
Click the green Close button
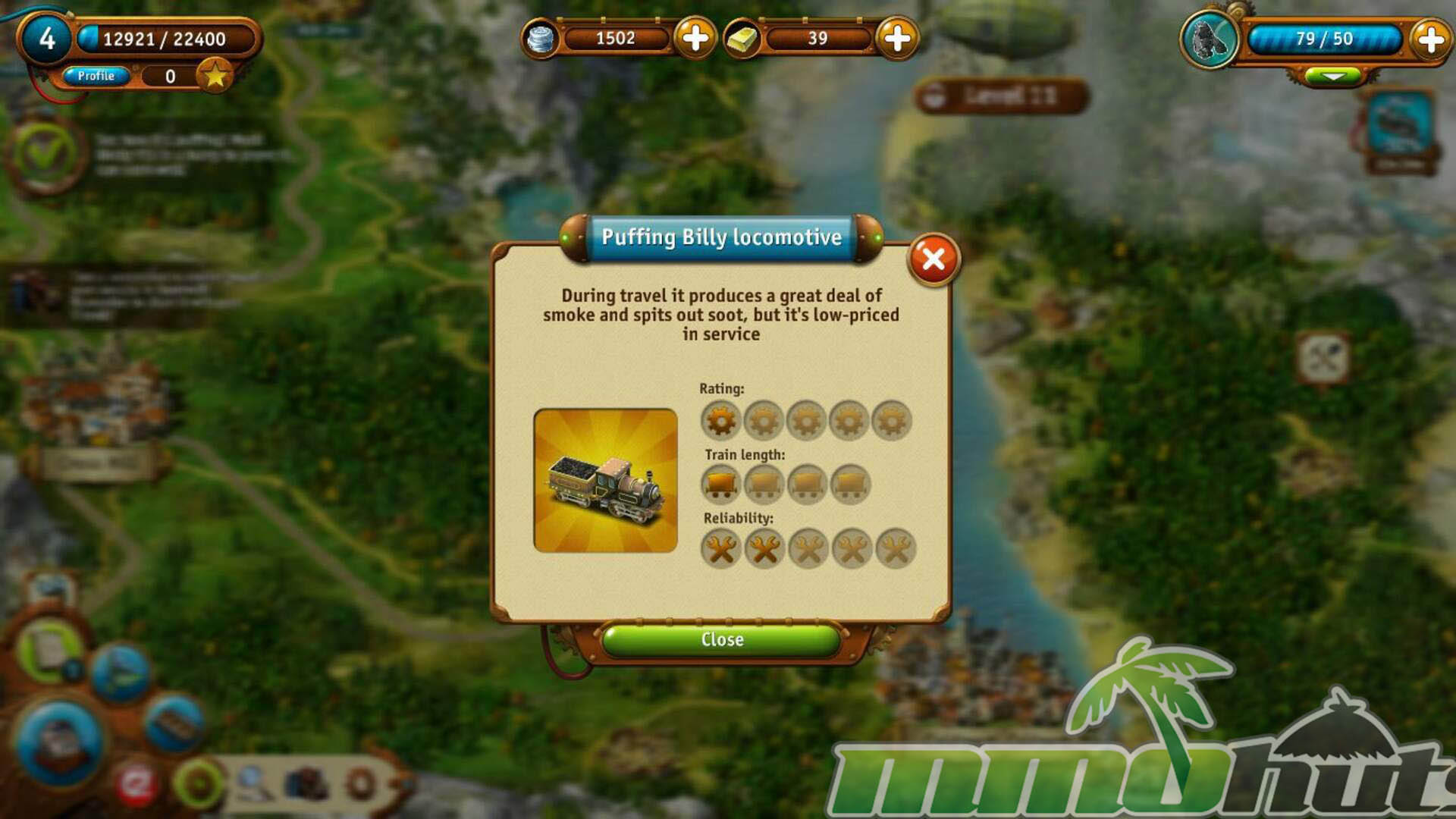pos(721,640)
